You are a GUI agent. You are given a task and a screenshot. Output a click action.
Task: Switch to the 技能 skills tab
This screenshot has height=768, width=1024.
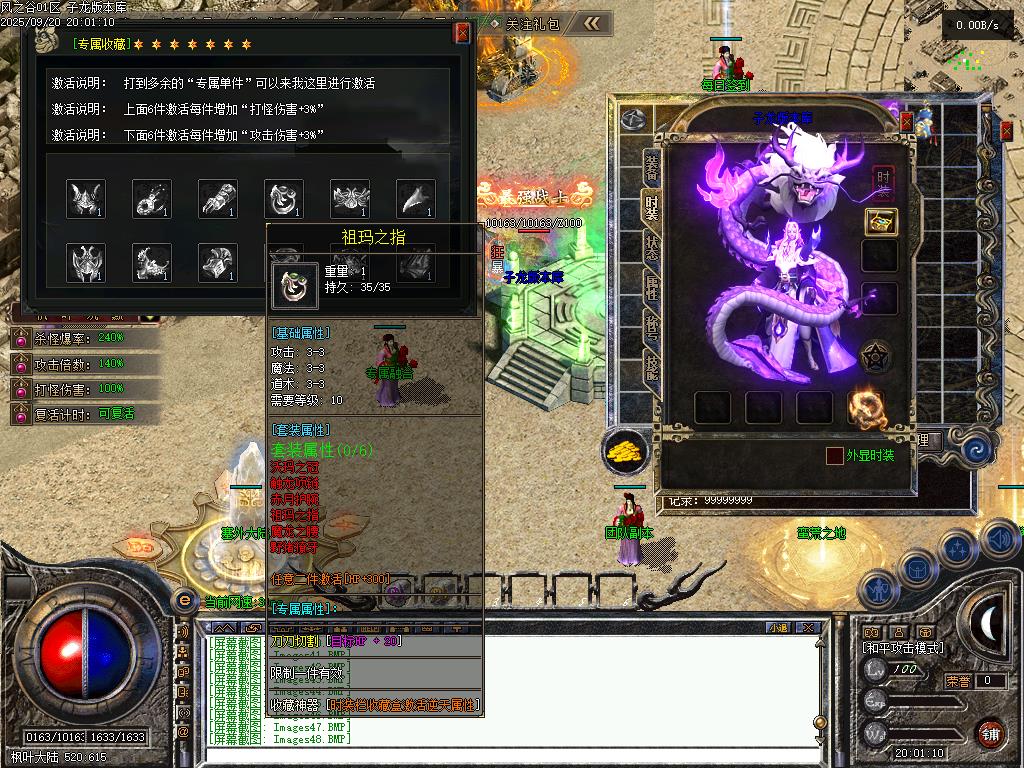pyautogui.click(x=651, y=369)
